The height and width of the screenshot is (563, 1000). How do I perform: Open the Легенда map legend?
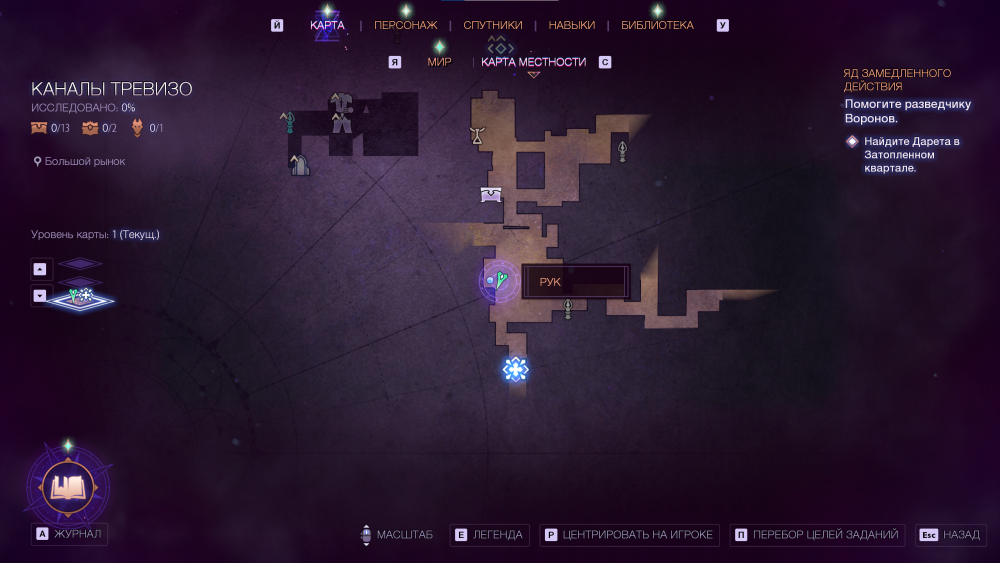point(489,535)
